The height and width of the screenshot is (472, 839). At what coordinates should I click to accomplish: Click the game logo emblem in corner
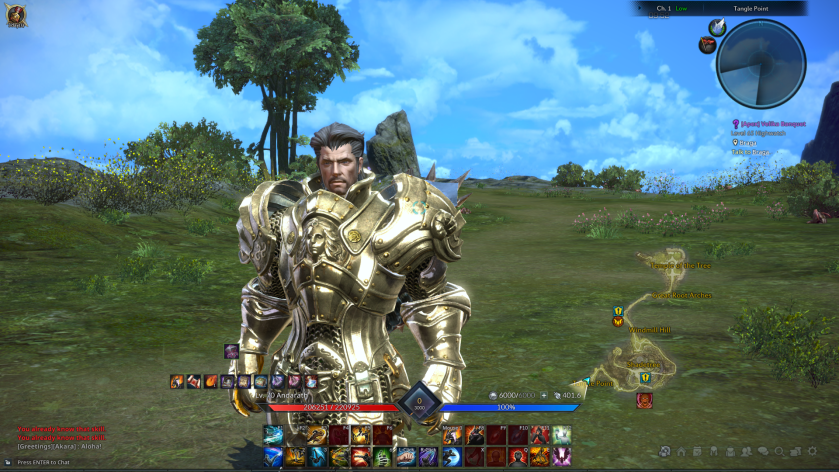click(x=16, y=14)
